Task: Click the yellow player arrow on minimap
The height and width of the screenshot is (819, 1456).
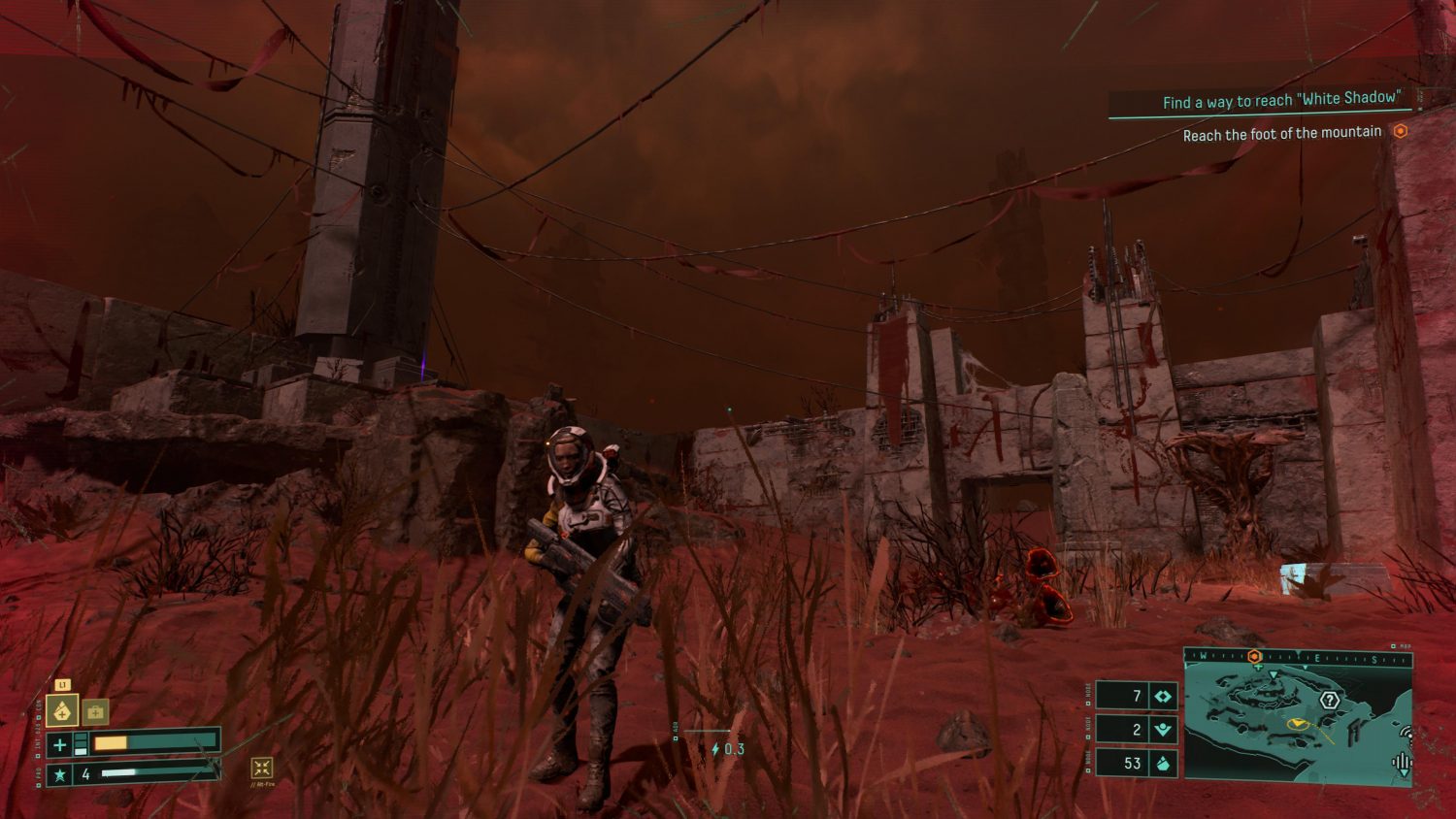Action: tap(1298, 723)
